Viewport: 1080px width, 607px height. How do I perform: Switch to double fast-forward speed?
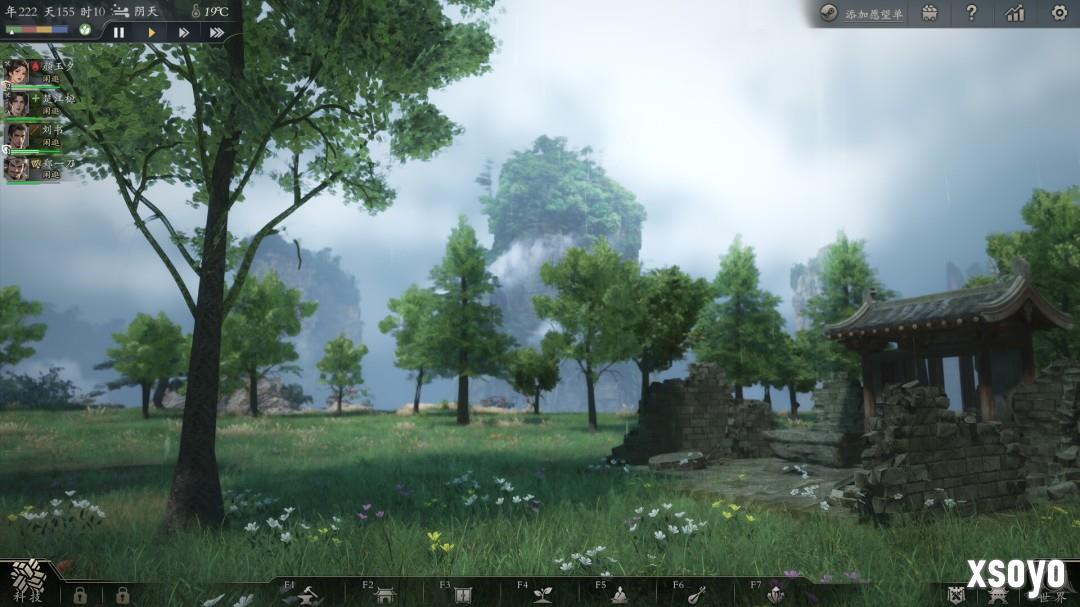click(x=184, y=32)
